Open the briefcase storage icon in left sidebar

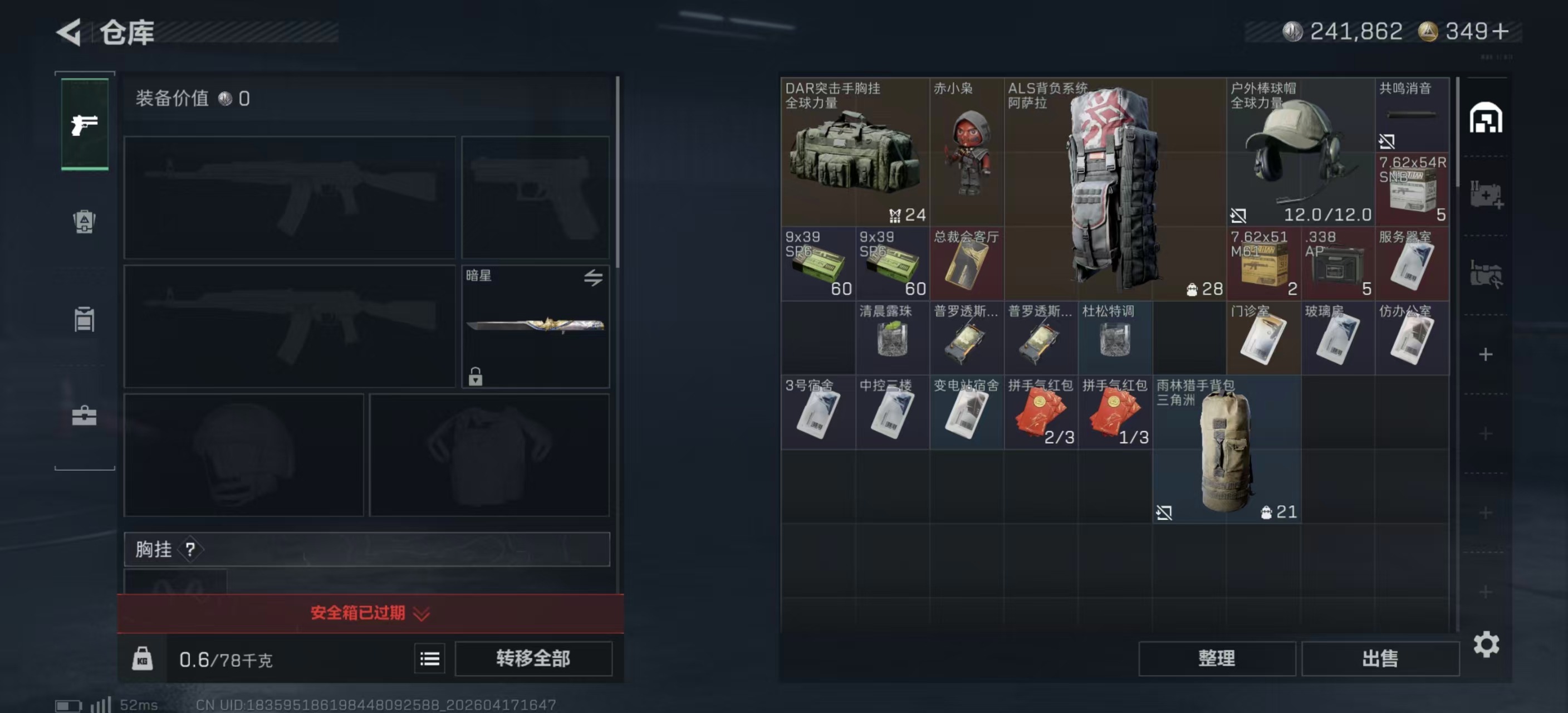point(85,416)
